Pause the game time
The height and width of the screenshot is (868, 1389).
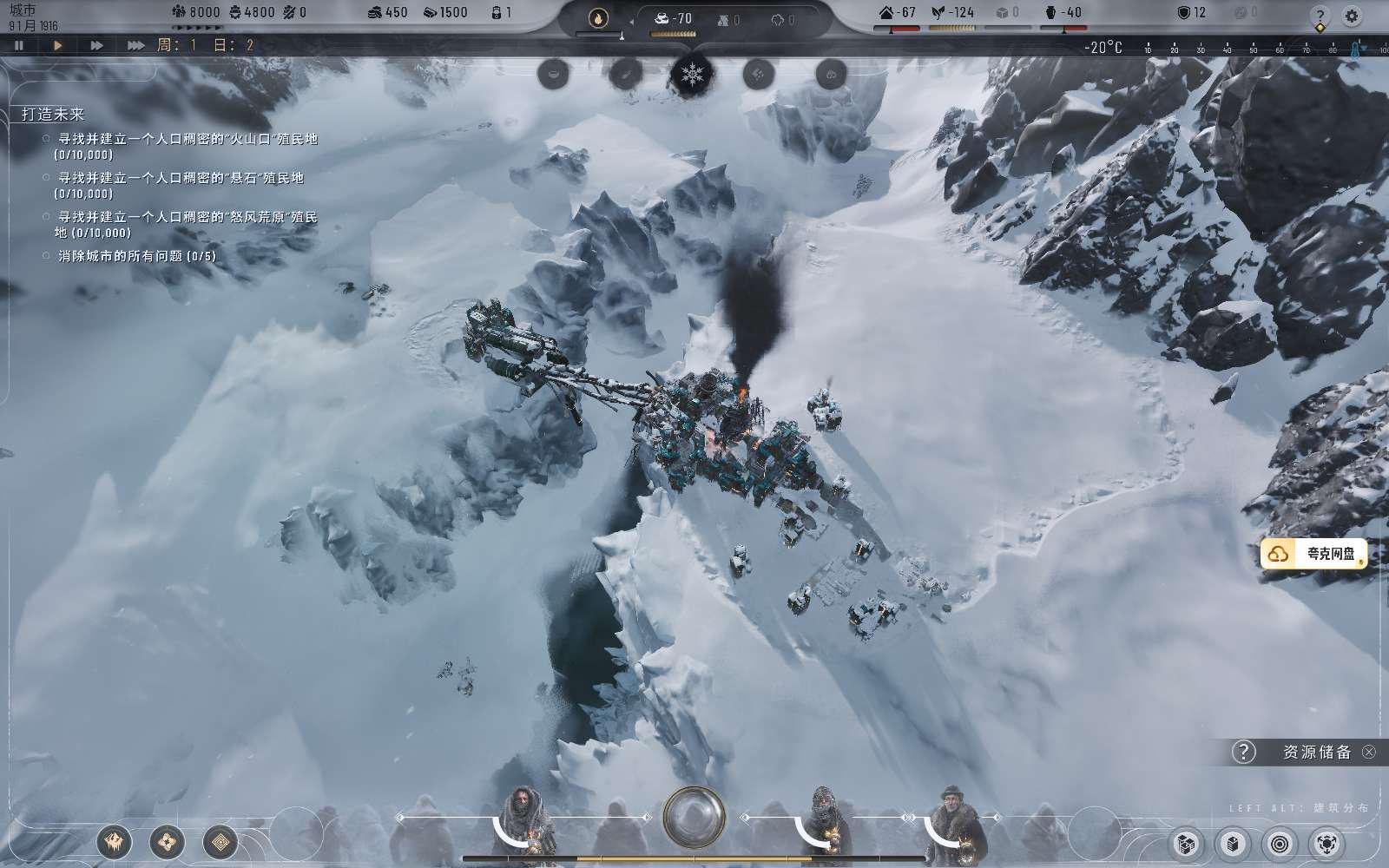(x=19, y=45)
